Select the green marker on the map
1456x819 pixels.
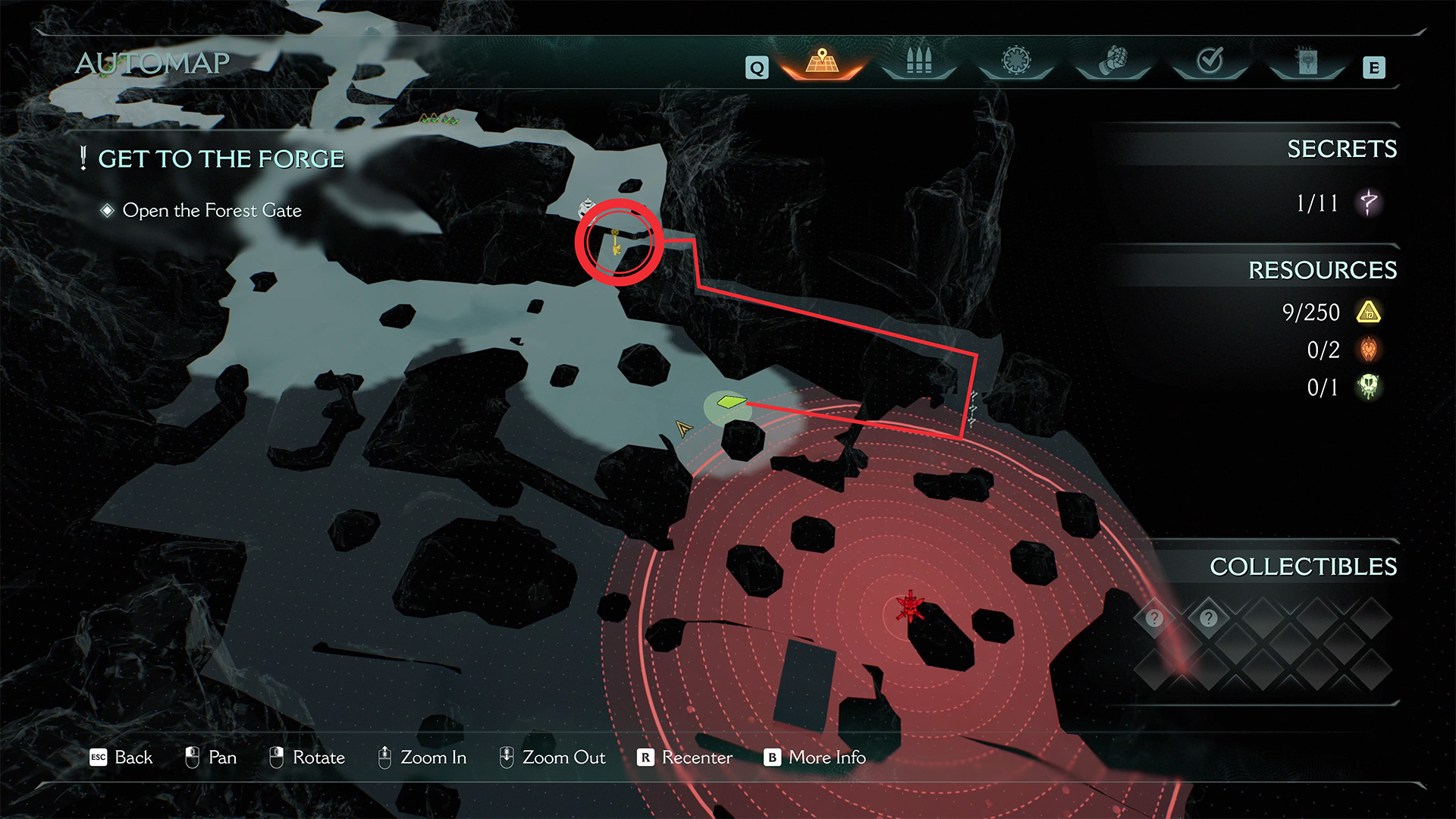731,402
